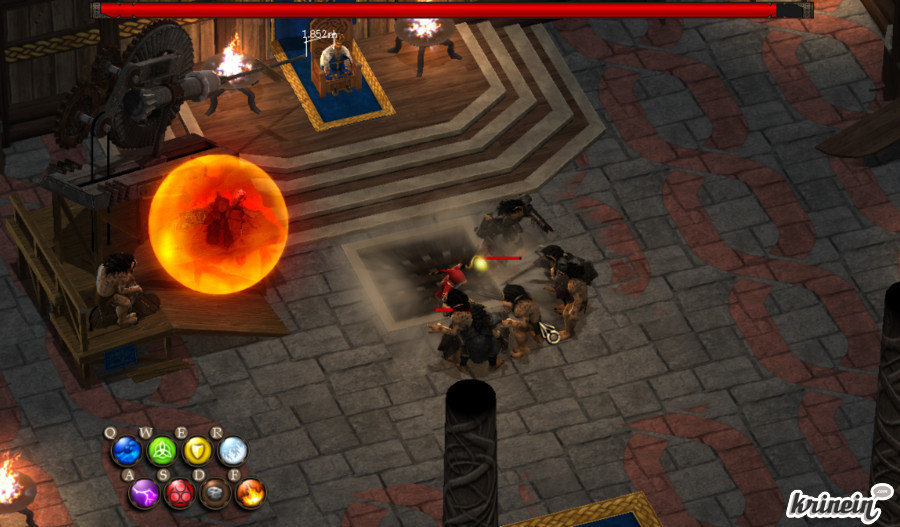The height and width of the screenshot is (527, 900).
Task: Activate the brown earth rock element orb
Action: tap(215, 492)
